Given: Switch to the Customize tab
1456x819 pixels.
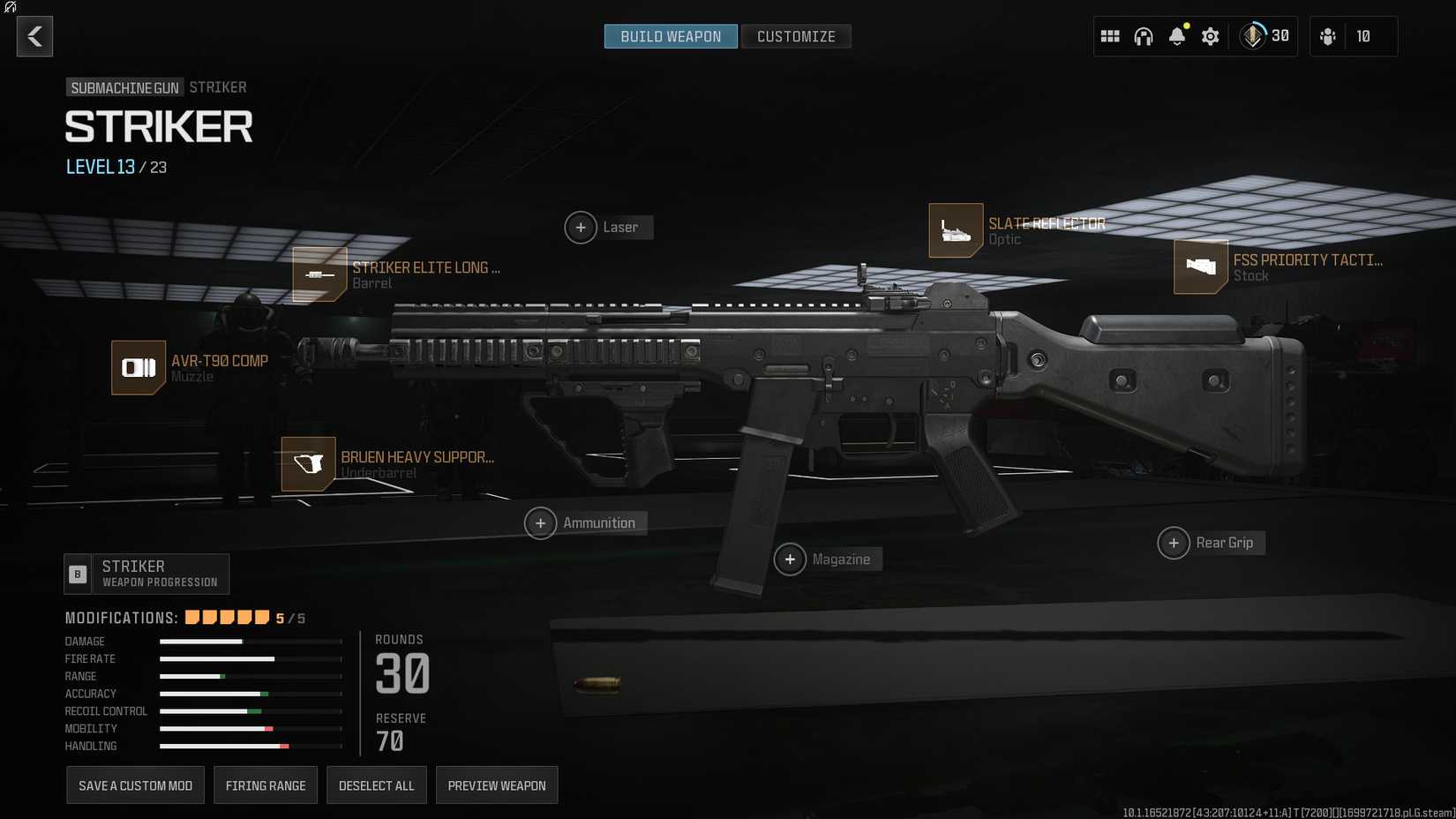Looking at the screenshot, I should (795, 36).
